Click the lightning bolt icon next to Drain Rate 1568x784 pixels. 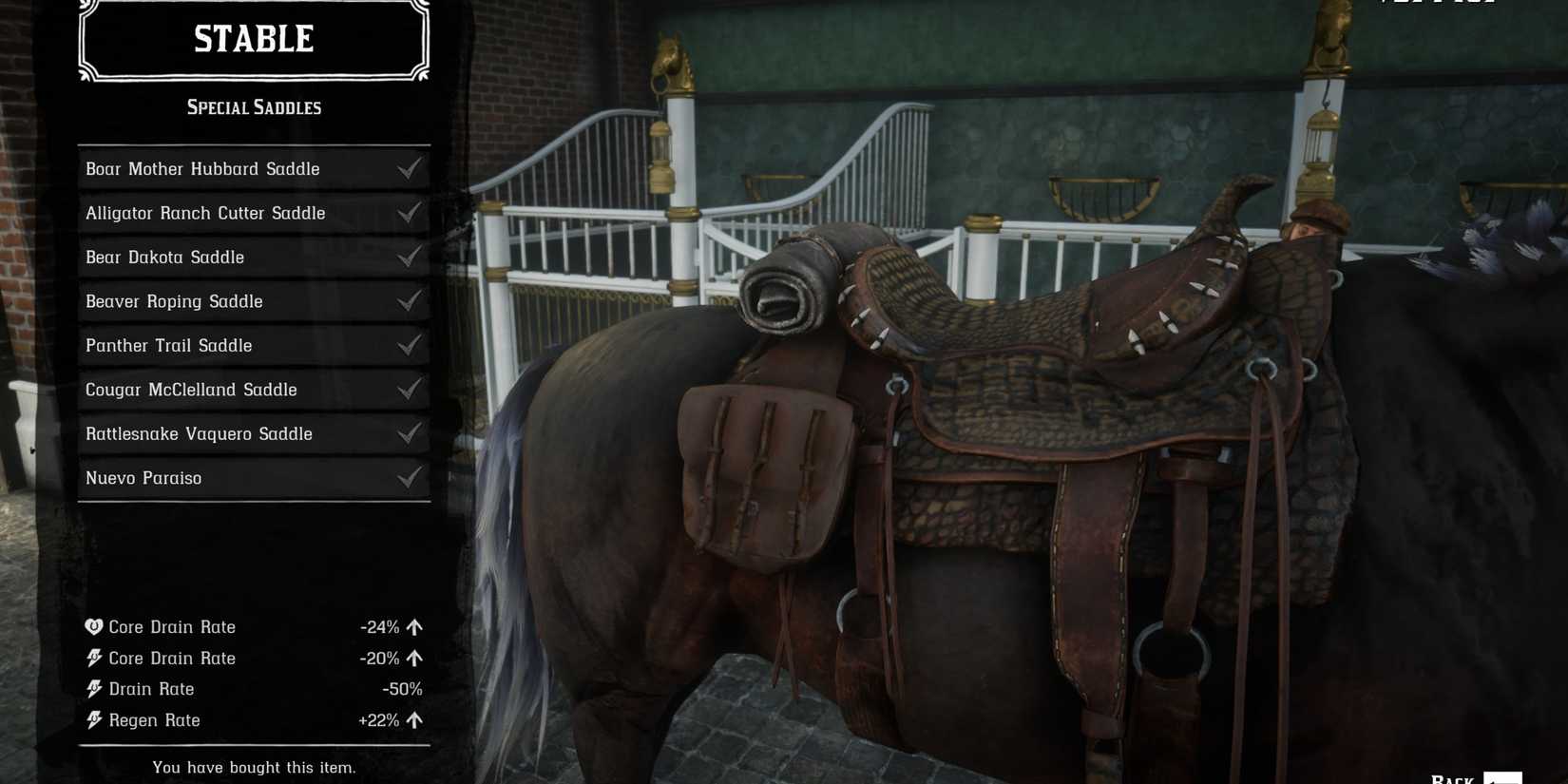93,689
